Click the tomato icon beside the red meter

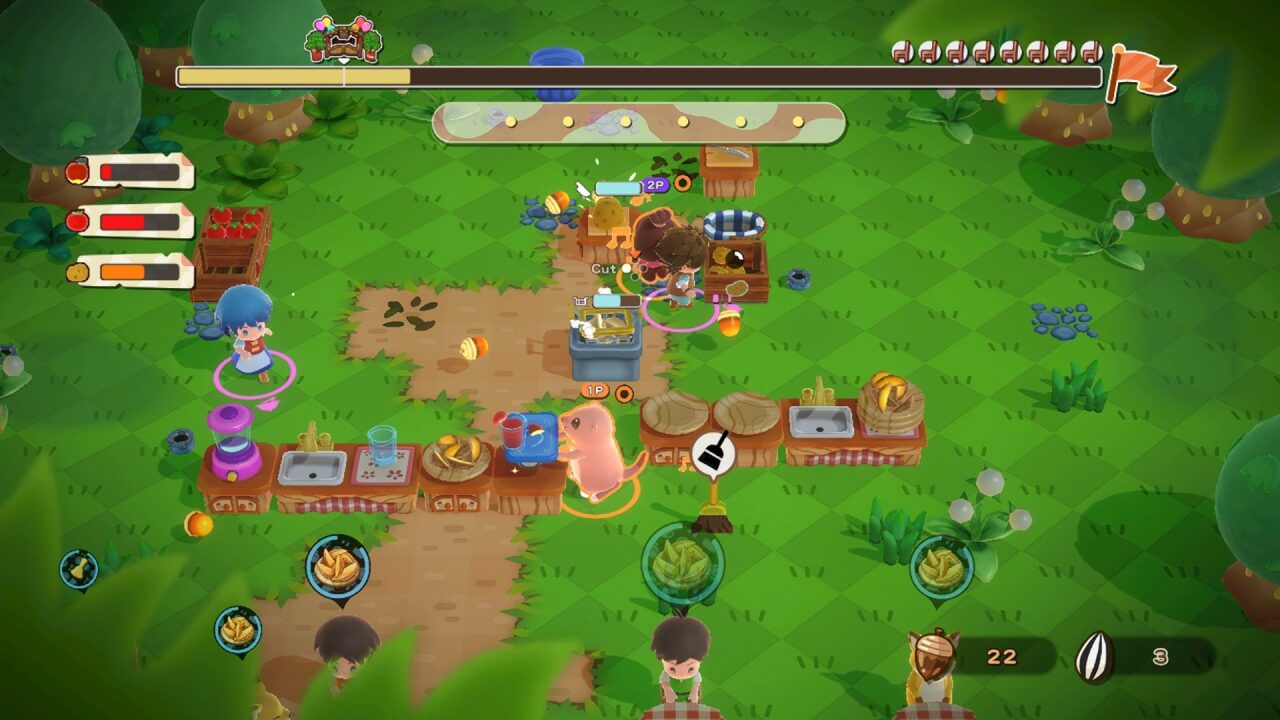click(x=76, y=221)
